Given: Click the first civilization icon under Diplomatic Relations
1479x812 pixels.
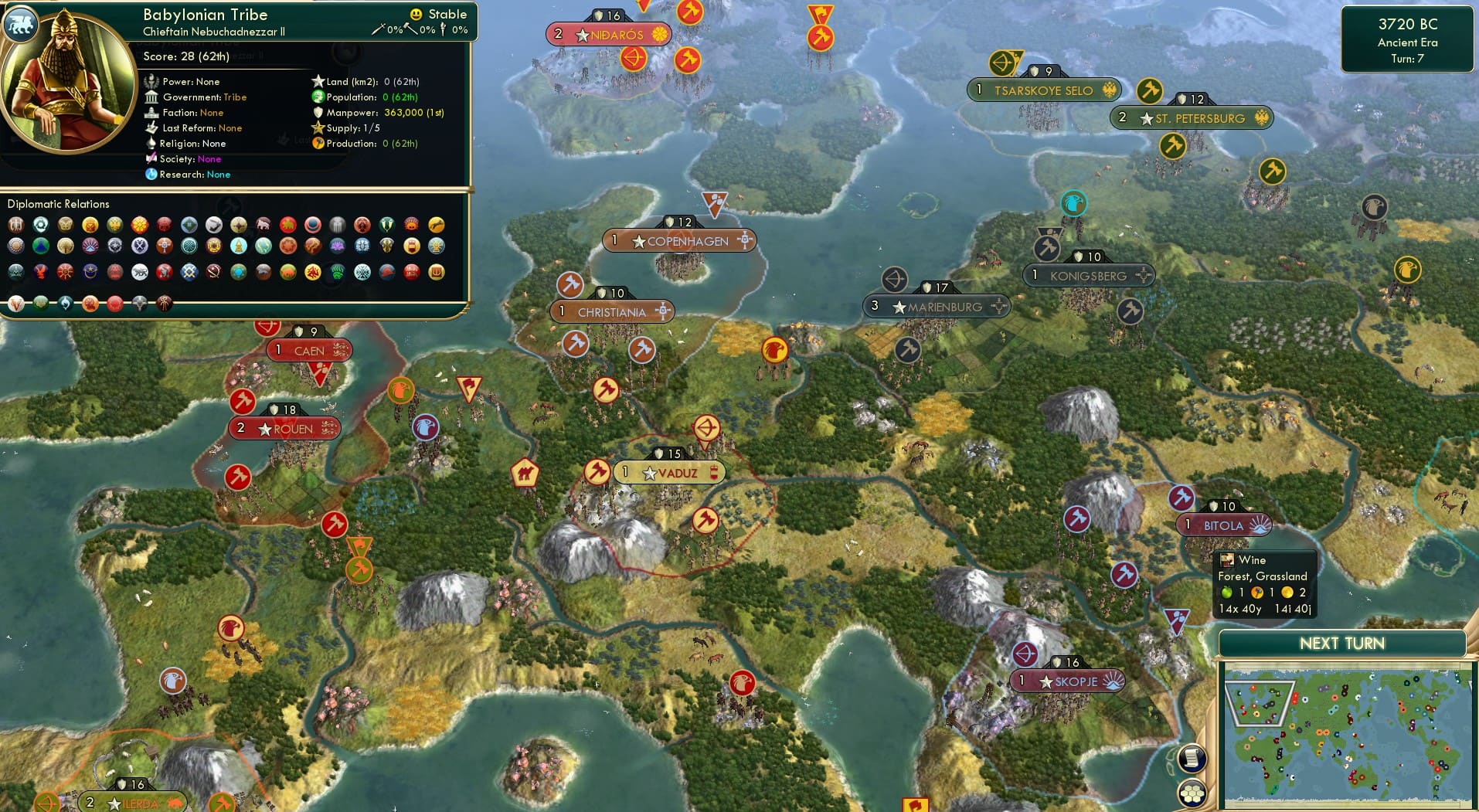Looking at the screenshot, I should pos(15,225).
